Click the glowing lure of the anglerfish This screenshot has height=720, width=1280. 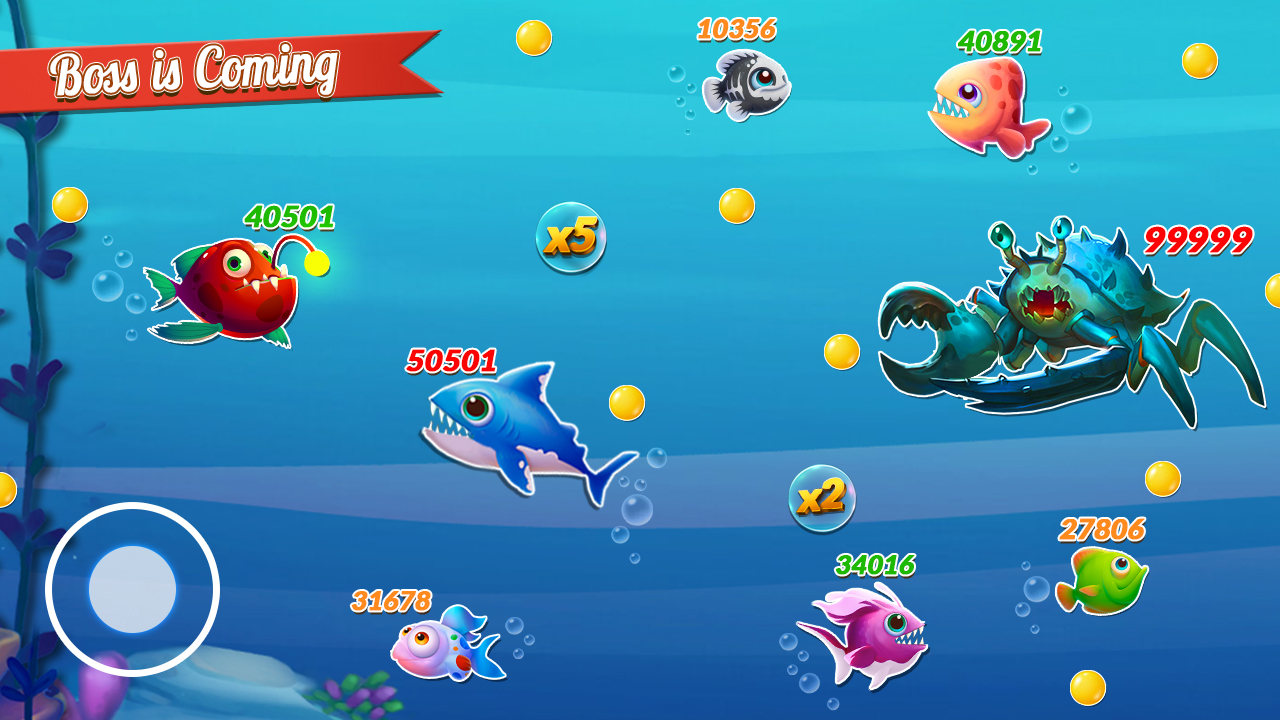[x=317, y=262]
